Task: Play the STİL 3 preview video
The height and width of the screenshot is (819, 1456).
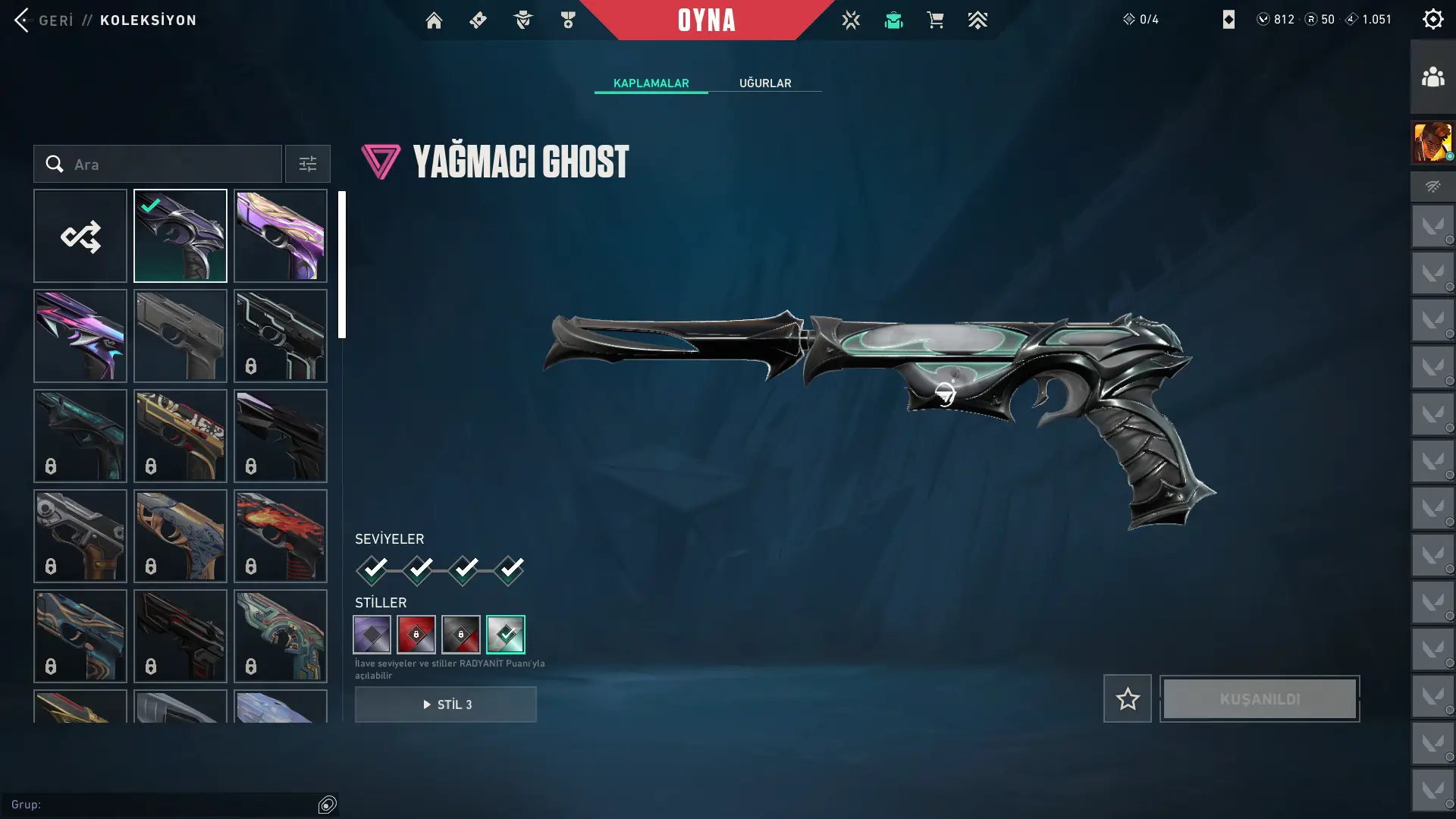Action: tap(446, 704)
